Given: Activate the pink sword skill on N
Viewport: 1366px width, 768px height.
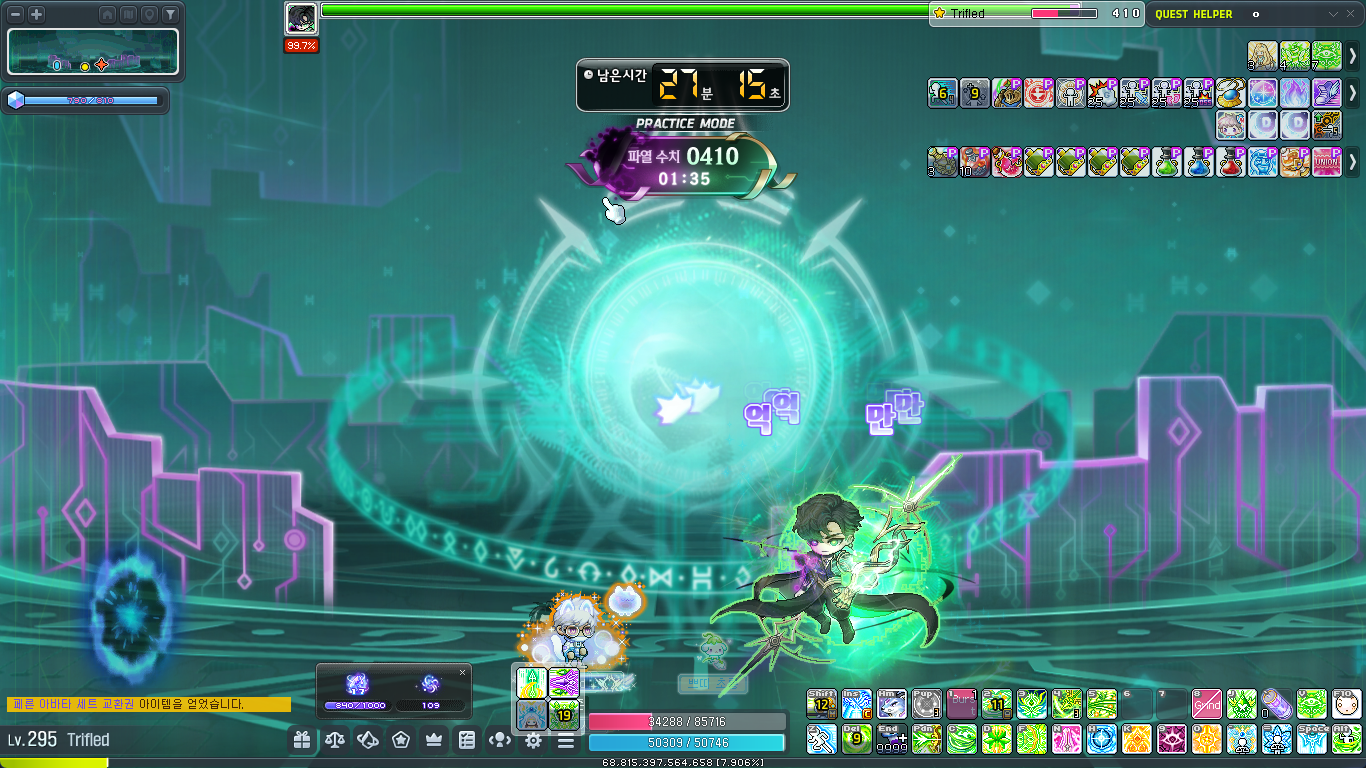Looking at the screenshot, I should click(1066, 739).
